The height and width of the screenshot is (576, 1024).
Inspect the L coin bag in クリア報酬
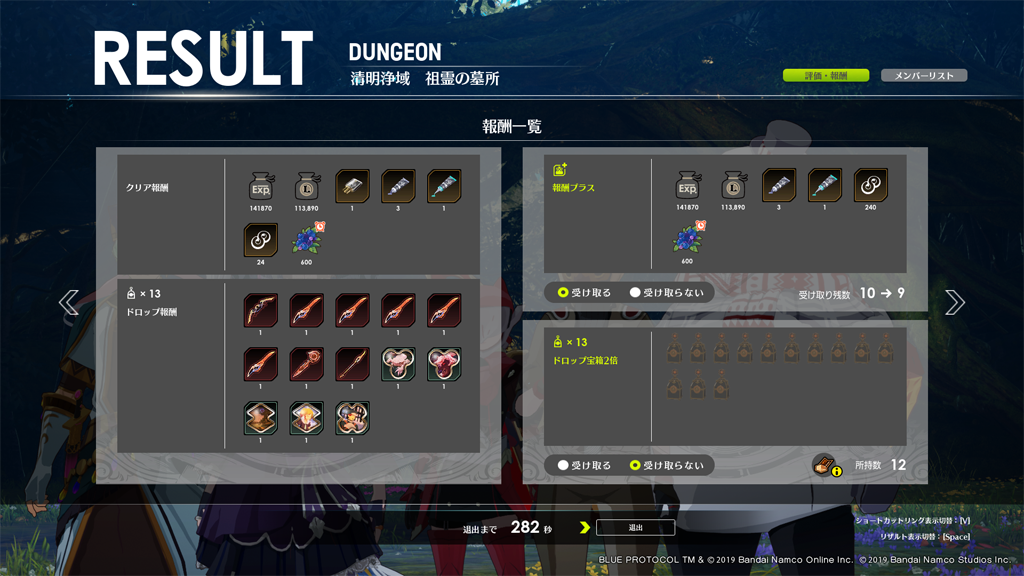click(307, 186)
